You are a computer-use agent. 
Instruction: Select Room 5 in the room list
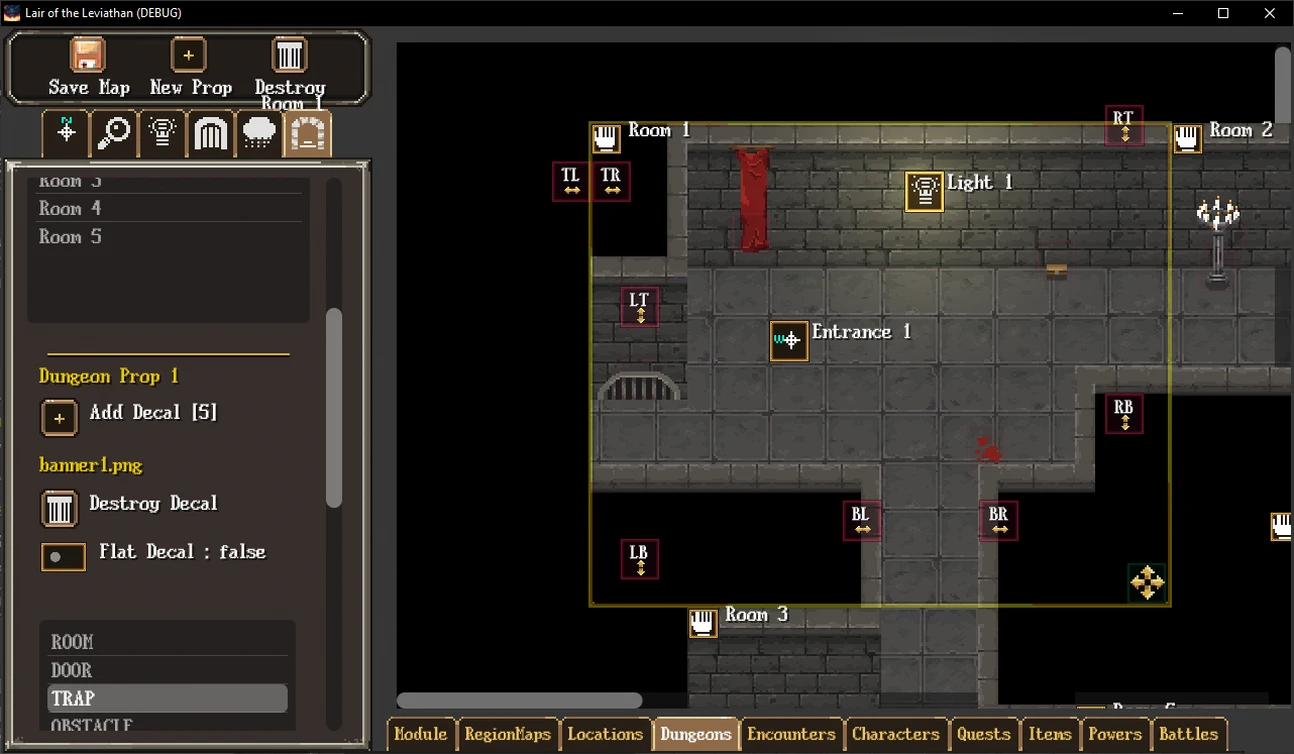pos(70,237)
